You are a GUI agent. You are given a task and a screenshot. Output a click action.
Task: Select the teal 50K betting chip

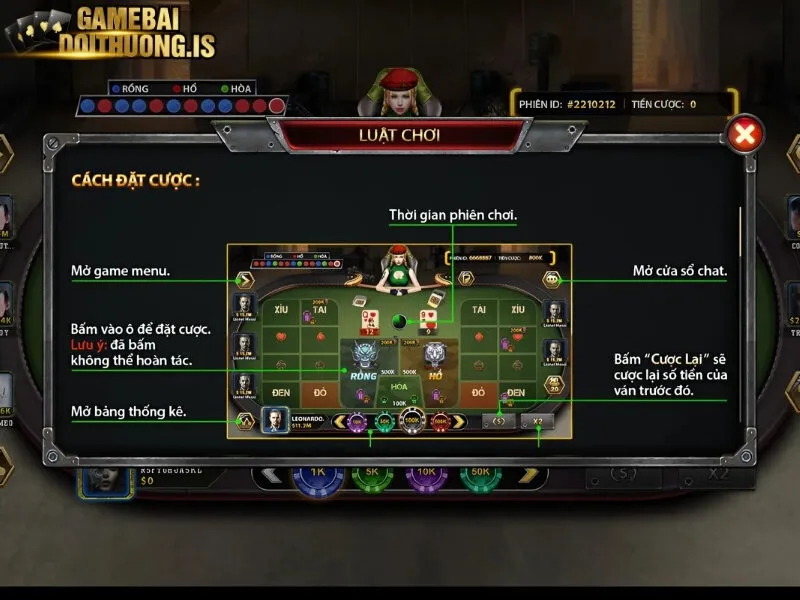[x=480, y=476]
